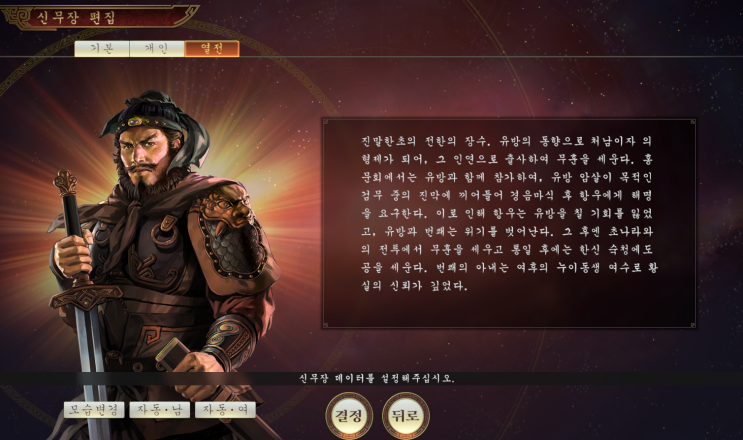Choose the 자동·여 option
This screenshot has height=440, width=743.
click(x=225, y=410)
